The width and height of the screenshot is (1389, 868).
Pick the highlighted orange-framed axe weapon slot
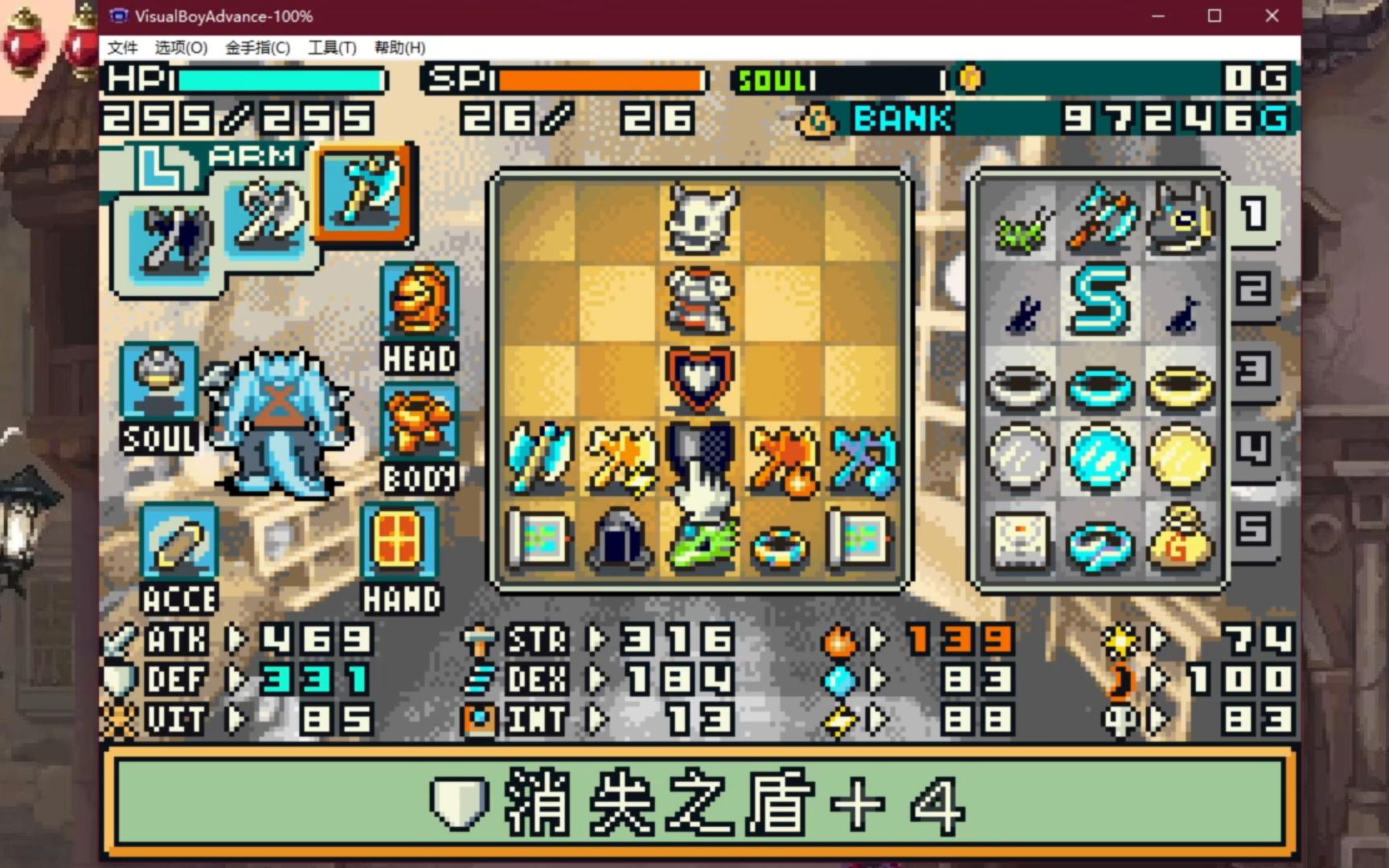pos(367,191)
